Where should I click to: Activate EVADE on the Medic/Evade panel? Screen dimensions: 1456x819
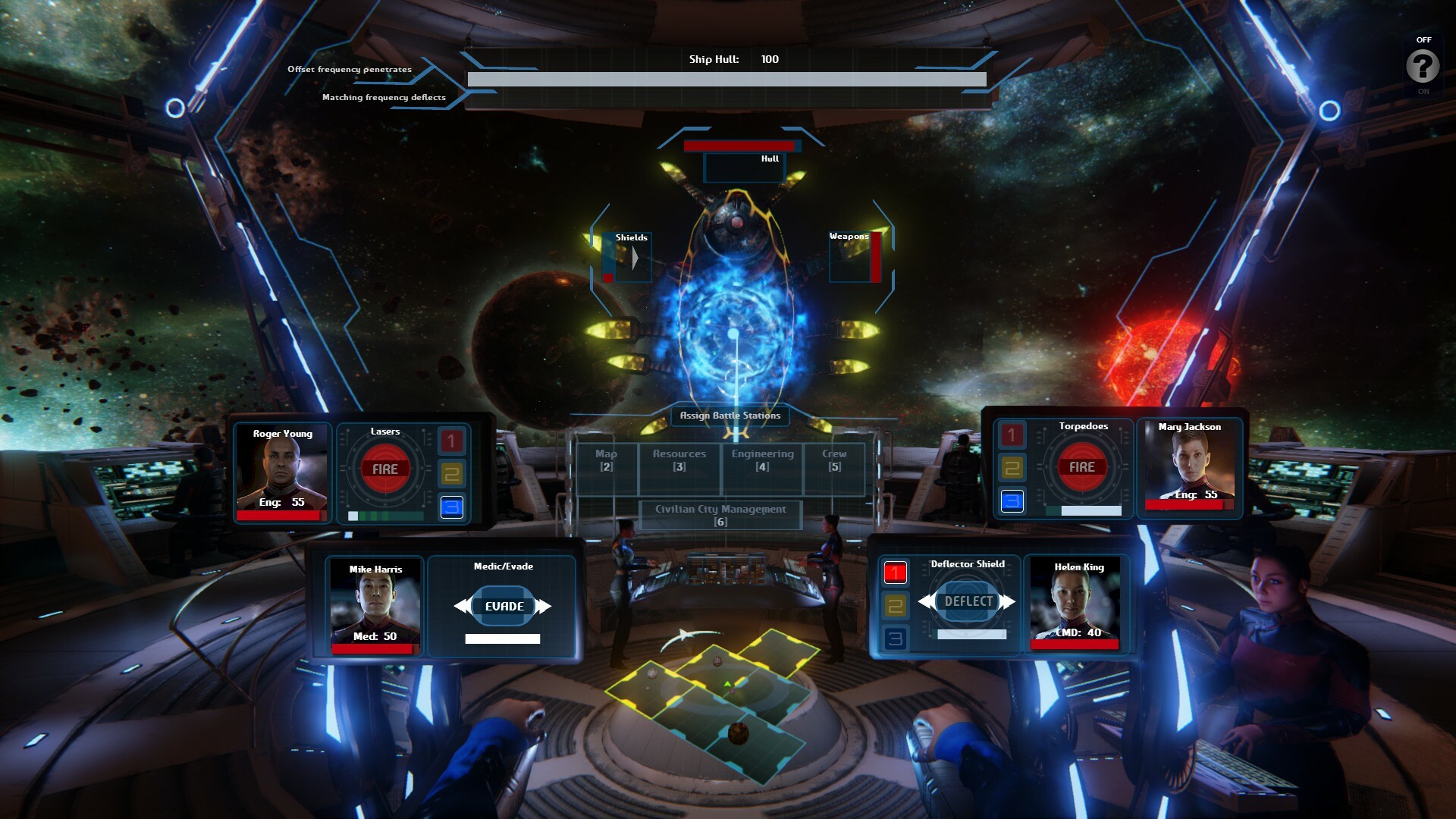tap(504, 606)
